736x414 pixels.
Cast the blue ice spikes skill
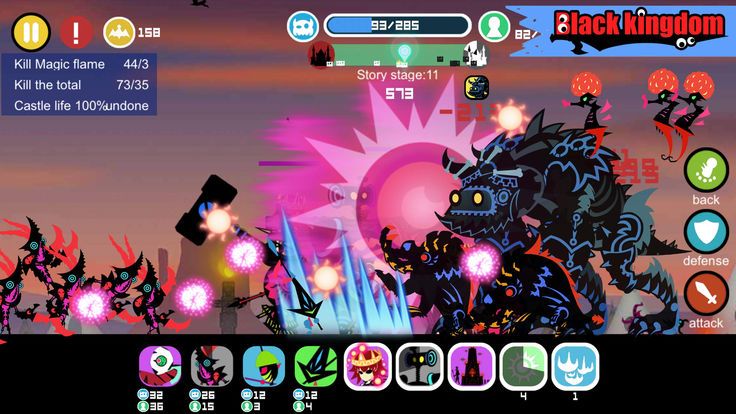pos(575,366)
